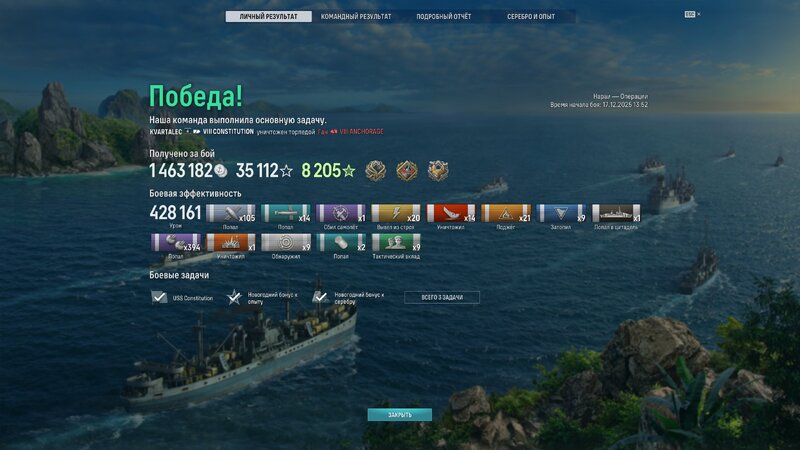Select the Сбил самолёт ribbon

coord(341,213)
